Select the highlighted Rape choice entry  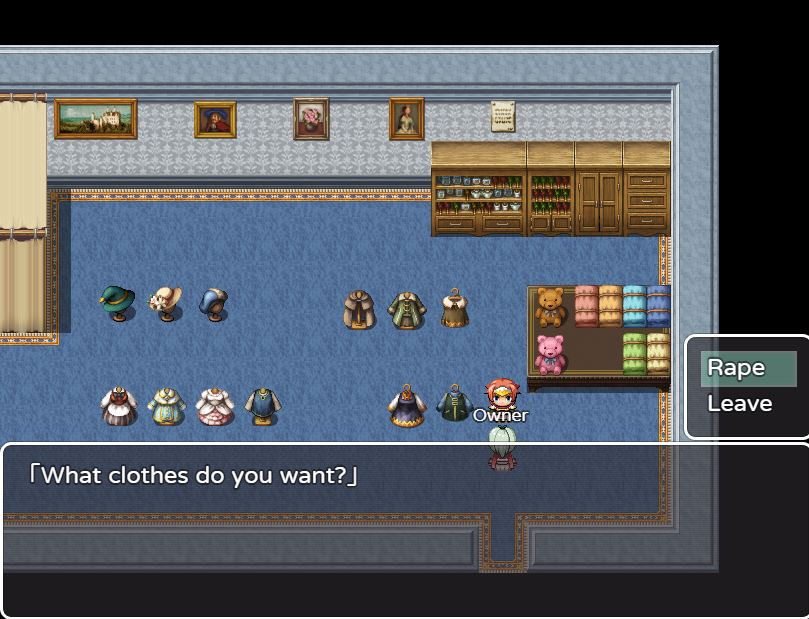click(748, 368)
